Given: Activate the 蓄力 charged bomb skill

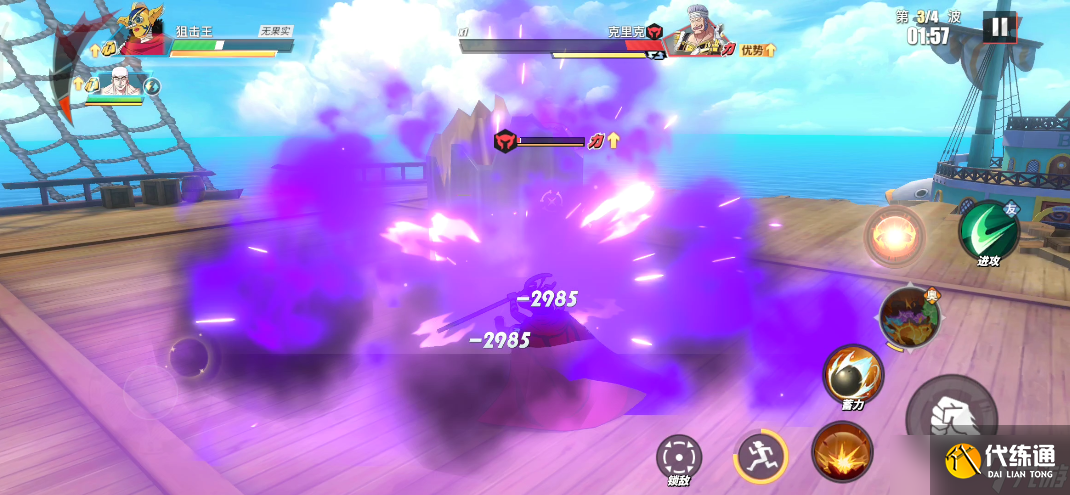Looking at the screenshot, I should [x=853, y=374].
